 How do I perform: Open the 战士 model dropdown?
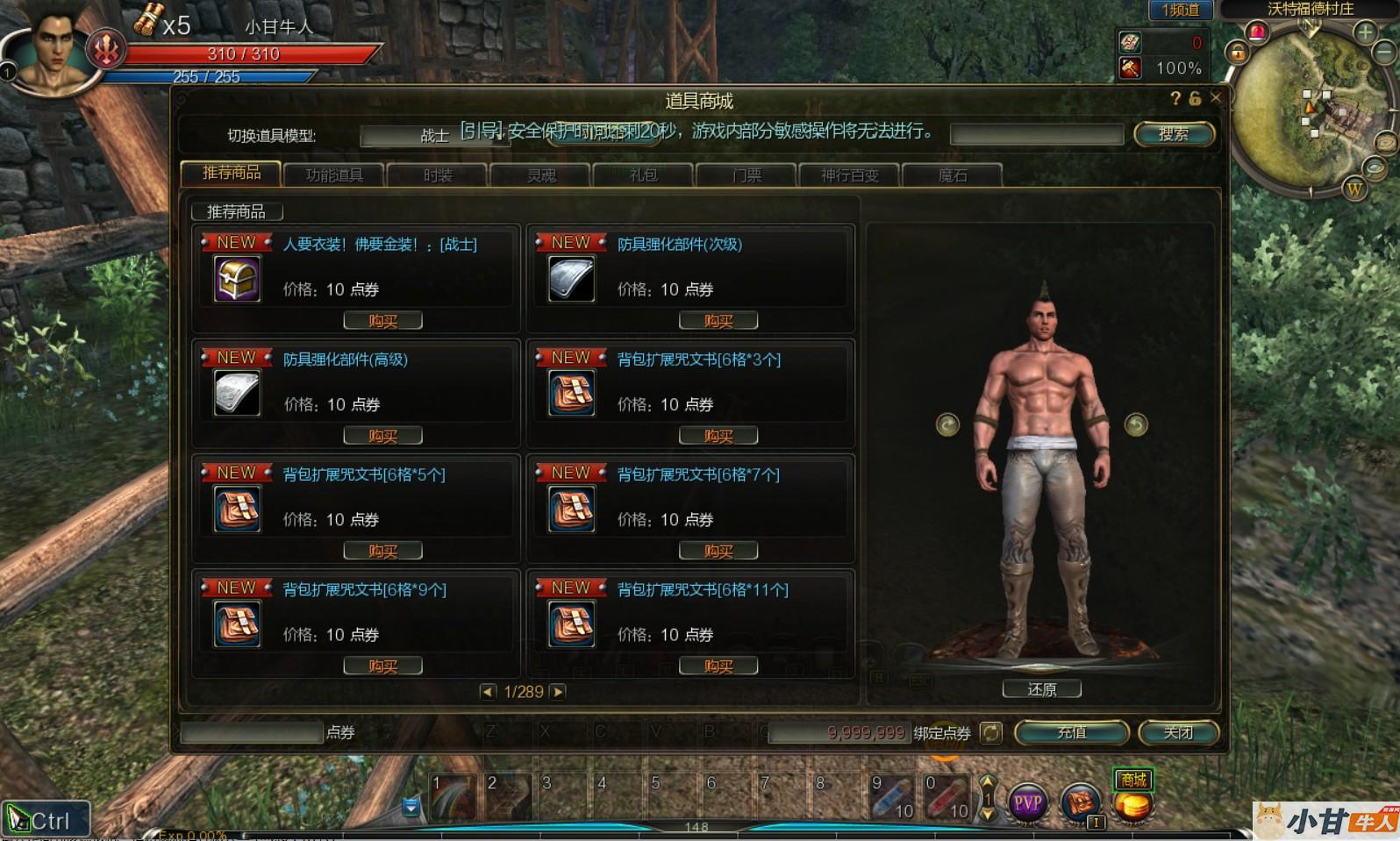(x=434, y=135)
